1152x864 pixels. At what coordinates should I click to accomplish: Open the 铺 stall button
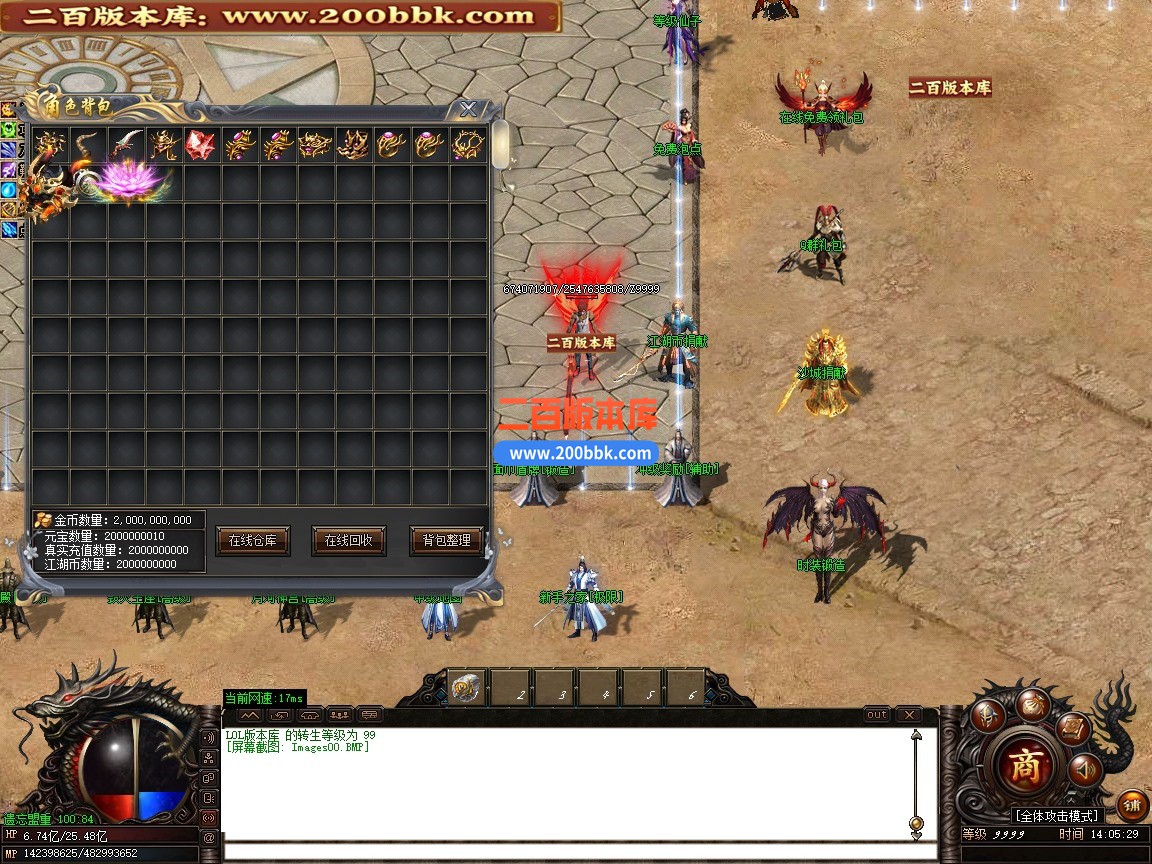click(x=1132, y=804)
